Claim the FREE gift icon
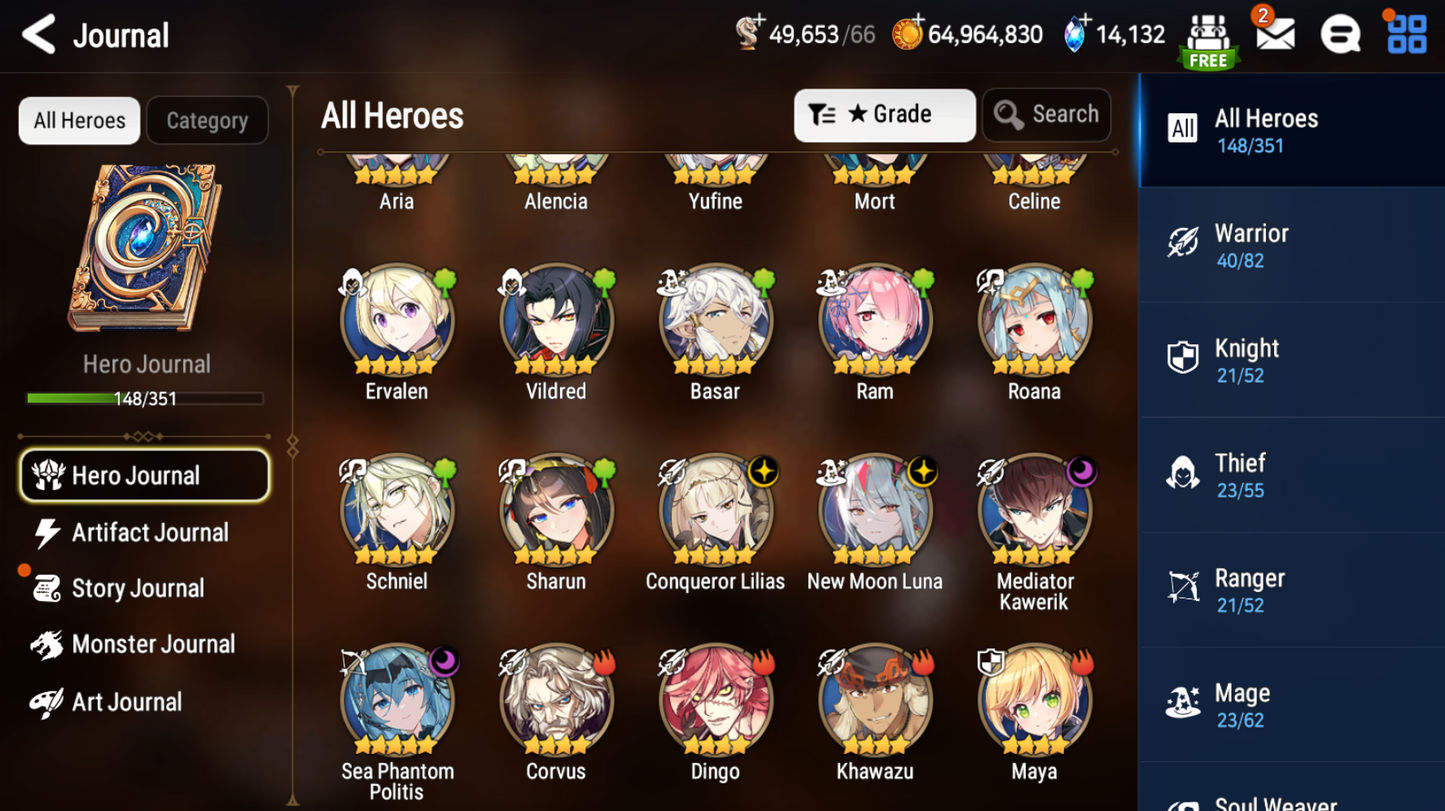 1208,40
